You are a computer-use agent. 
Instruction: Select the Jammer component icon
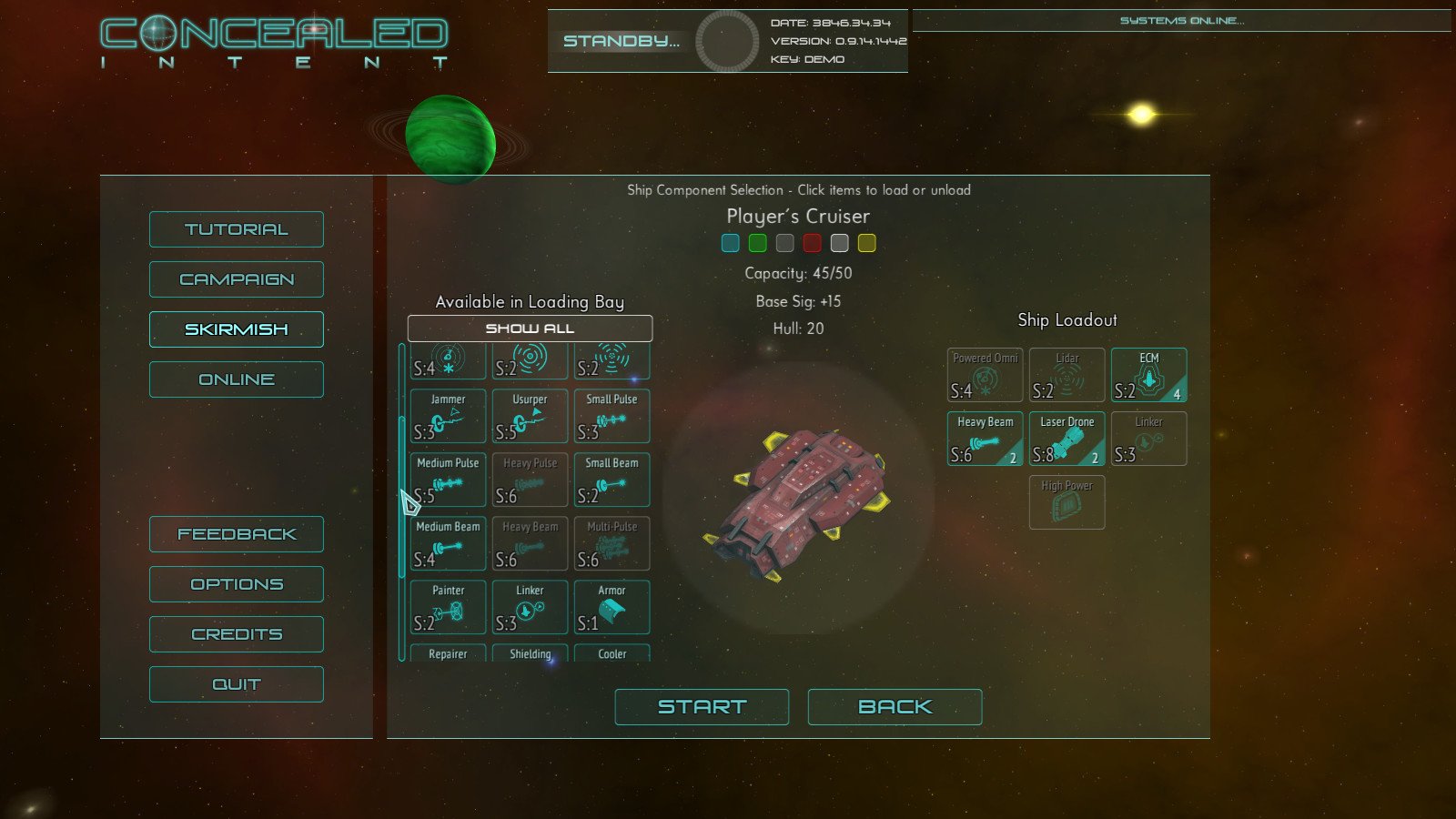(x=447, y=416)
